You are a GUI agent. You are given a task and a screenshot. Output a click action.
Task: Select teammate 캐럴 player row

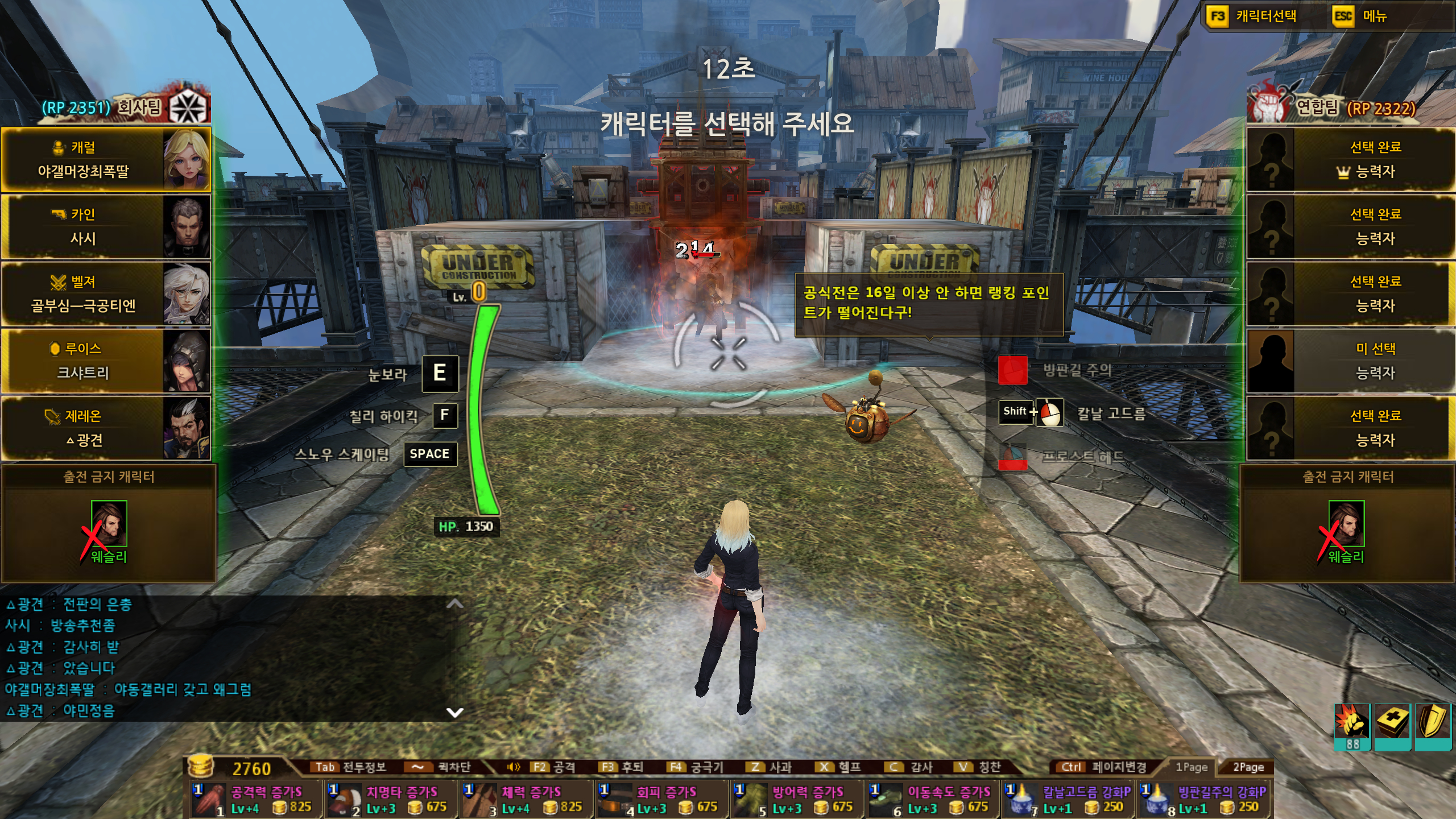(x=106, y=159)
